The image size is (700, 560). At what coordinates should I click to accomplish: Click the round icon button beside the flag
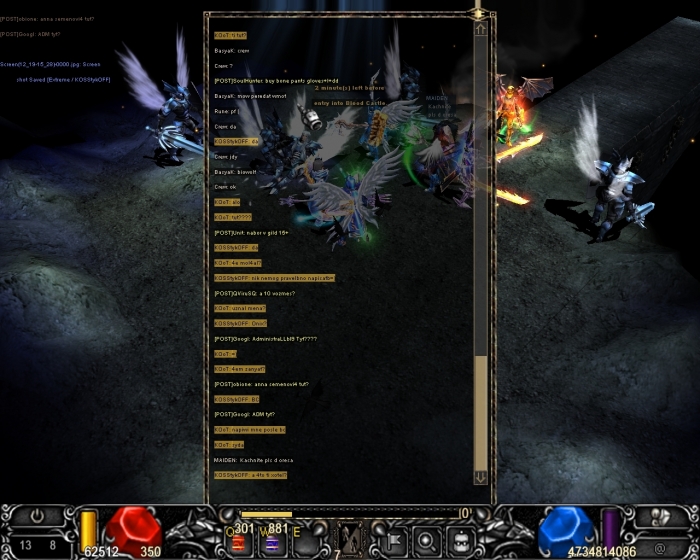pos(426,541)
